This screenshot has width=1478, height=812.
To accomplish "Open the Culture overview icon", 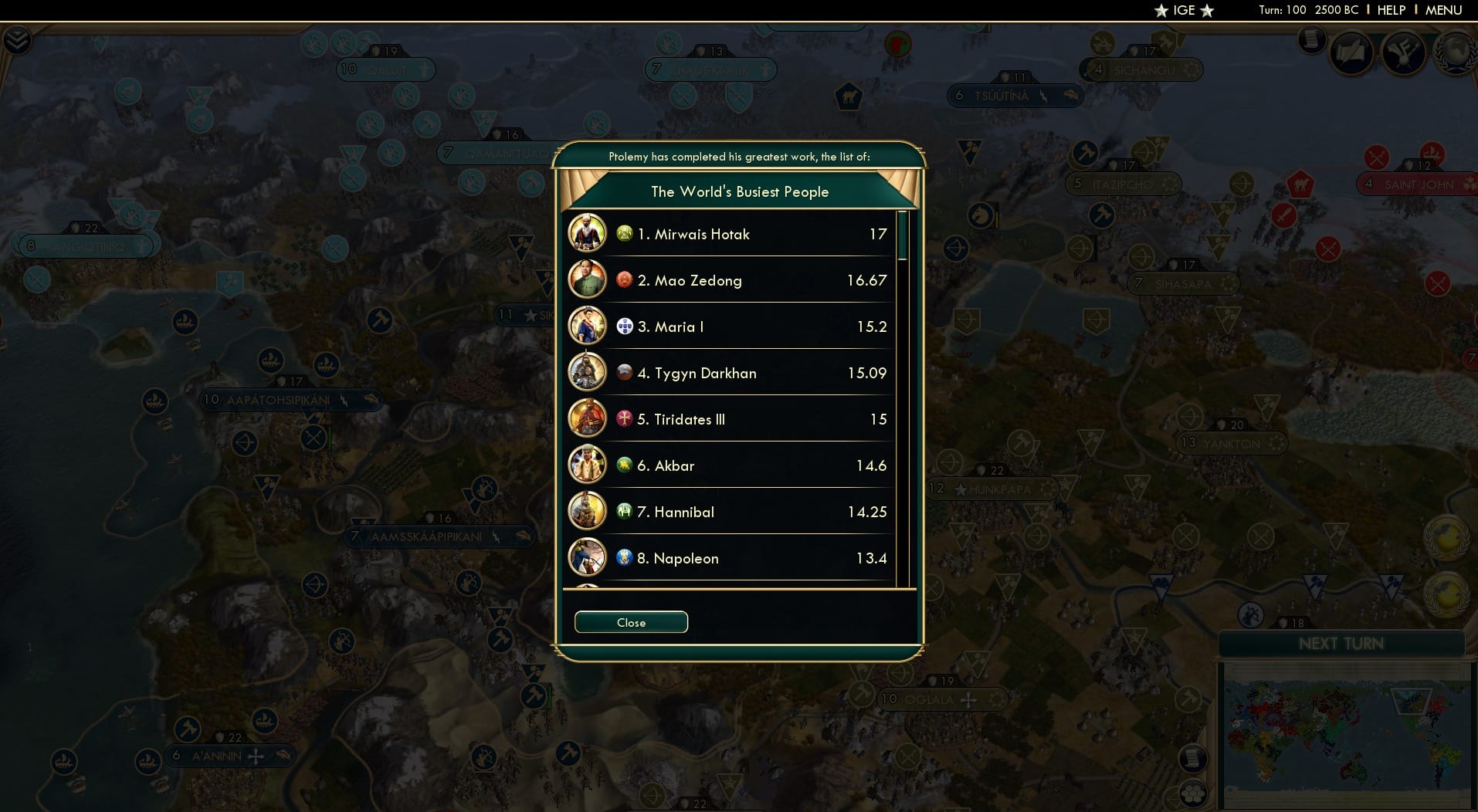I will (x=1405, y=52).
